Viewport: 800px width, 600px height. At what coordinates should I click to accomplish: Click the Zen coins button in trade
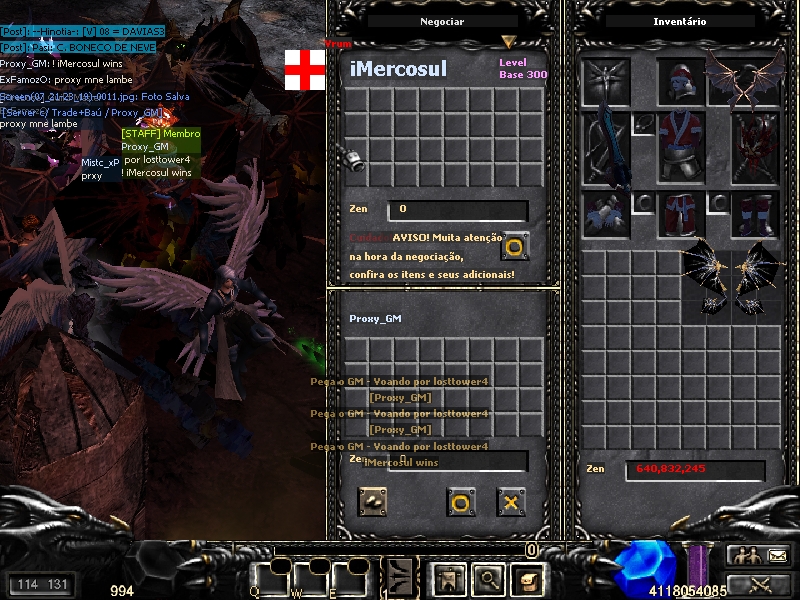374,502
